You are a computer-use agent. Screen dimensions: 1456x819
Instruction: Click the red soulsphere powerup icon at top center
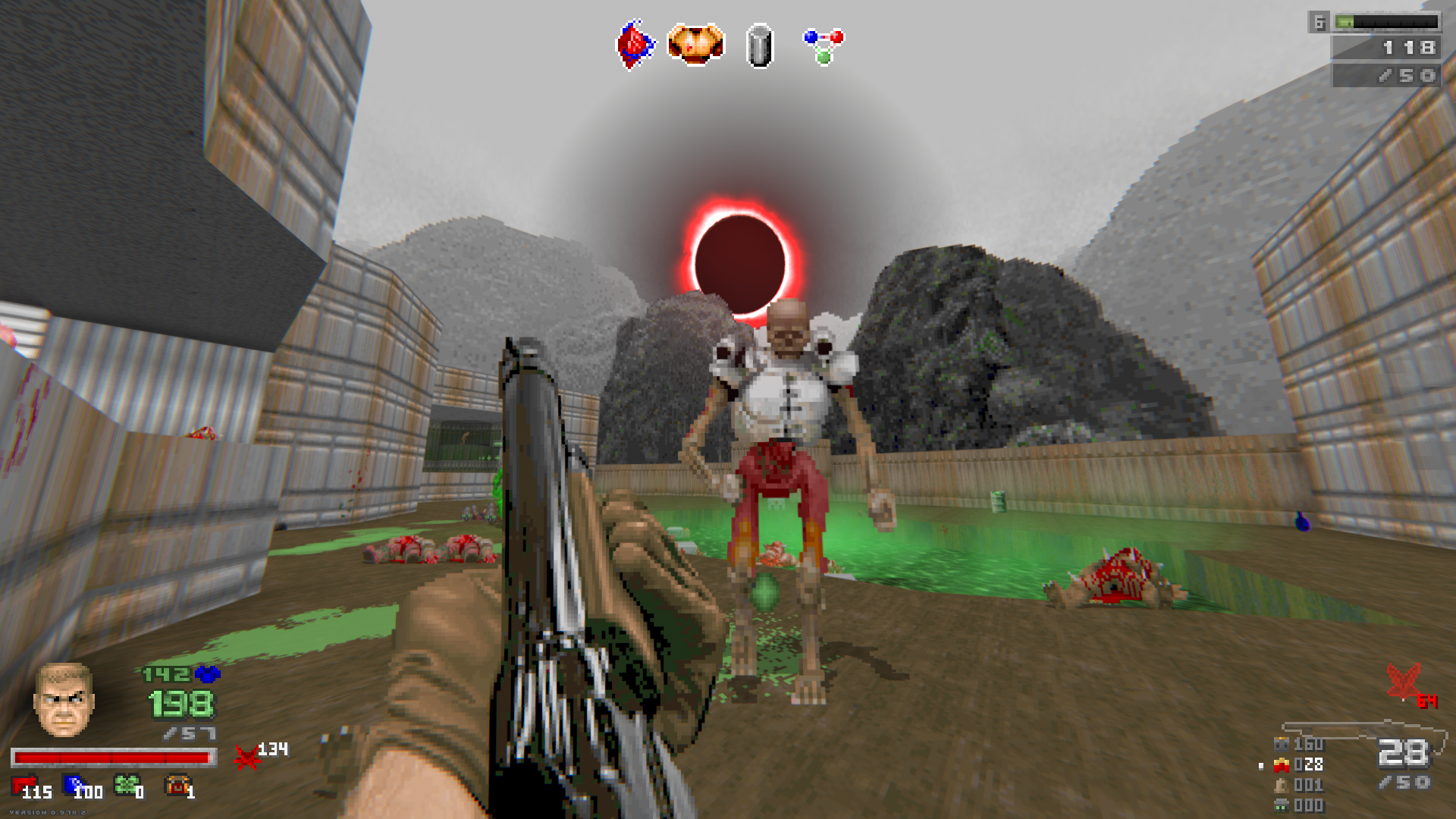click(x=634, y=43)
